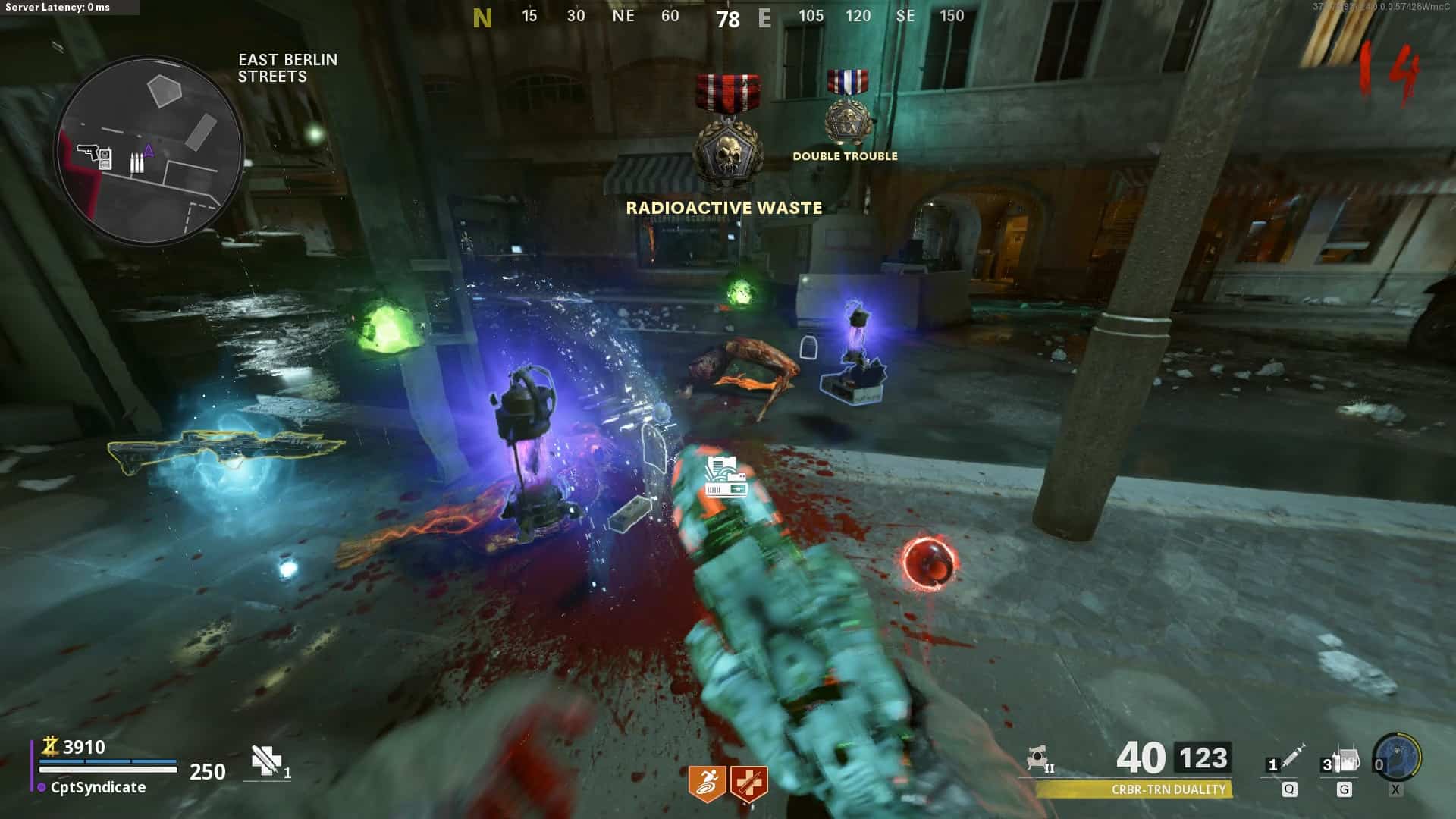Select the Stamin-Up perk icon
The height and width of the screenshot is (819, 1456).
pyautogui.click(x=706, y=783)
